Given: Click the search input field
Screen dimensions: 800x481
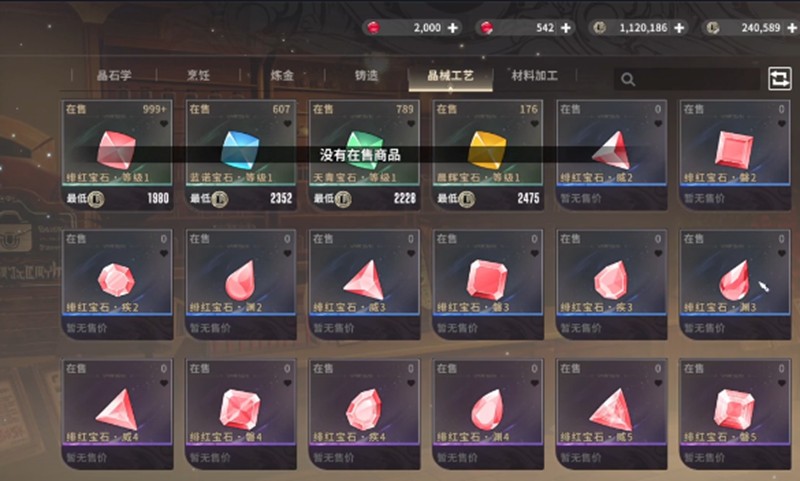Looking at the screenshot, I should [x=690, y=79].
